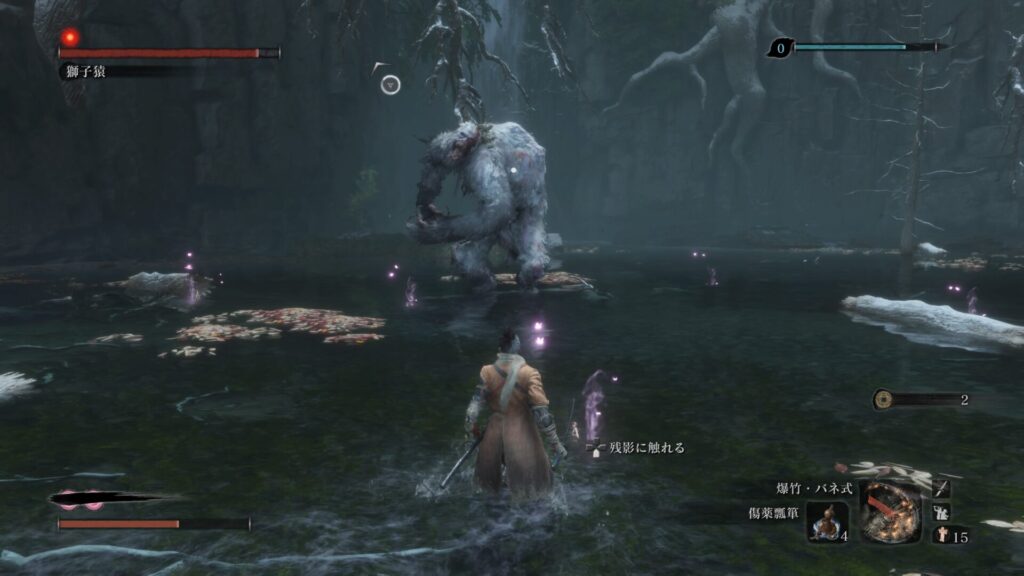Click the boss deathblow marker red orb
Viewport: 1024px width, 576px height.
coord(69,37)
